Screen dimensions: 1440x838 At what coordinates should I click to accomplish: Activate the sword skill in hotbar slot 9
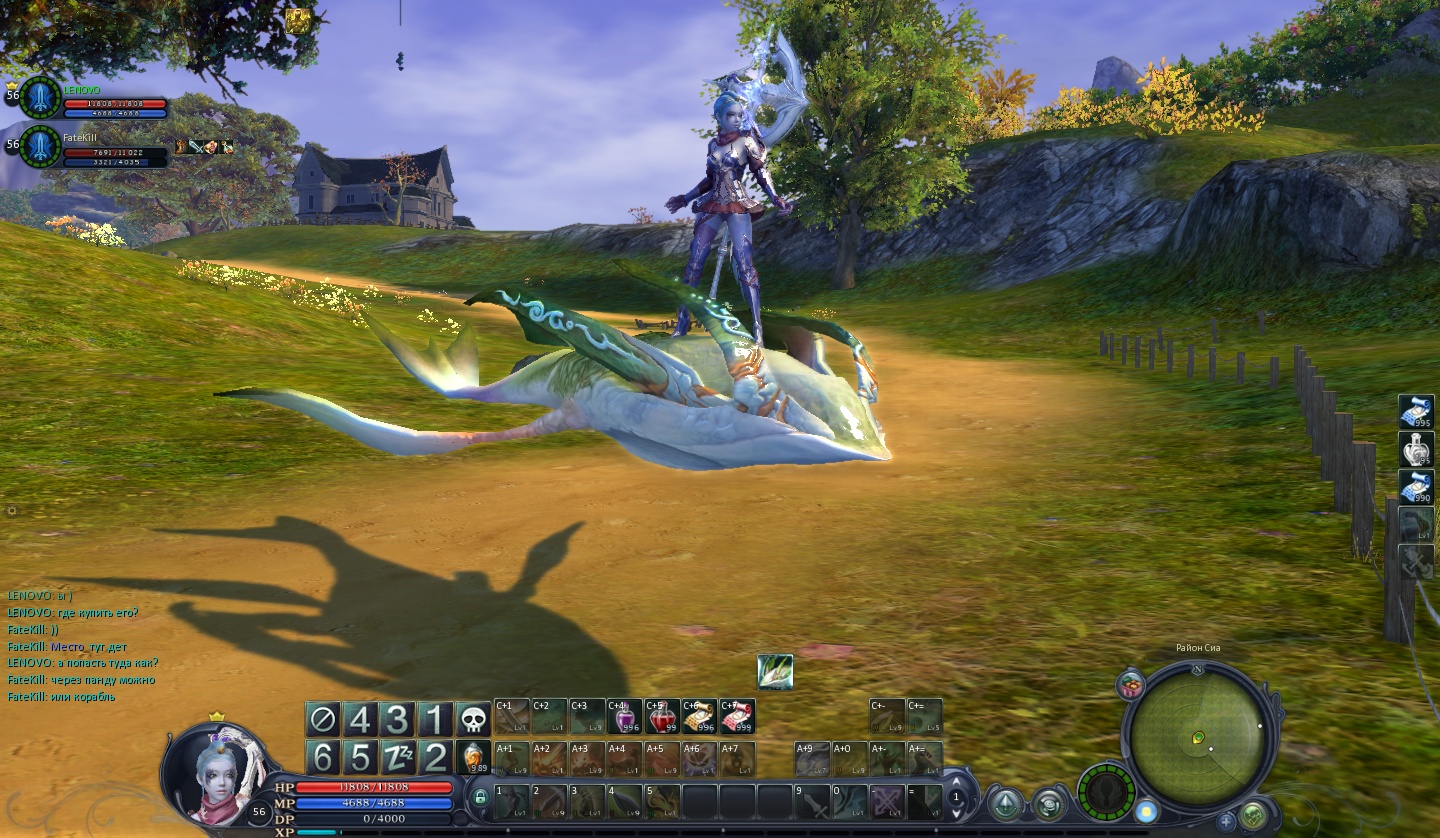tap(811, 801)
